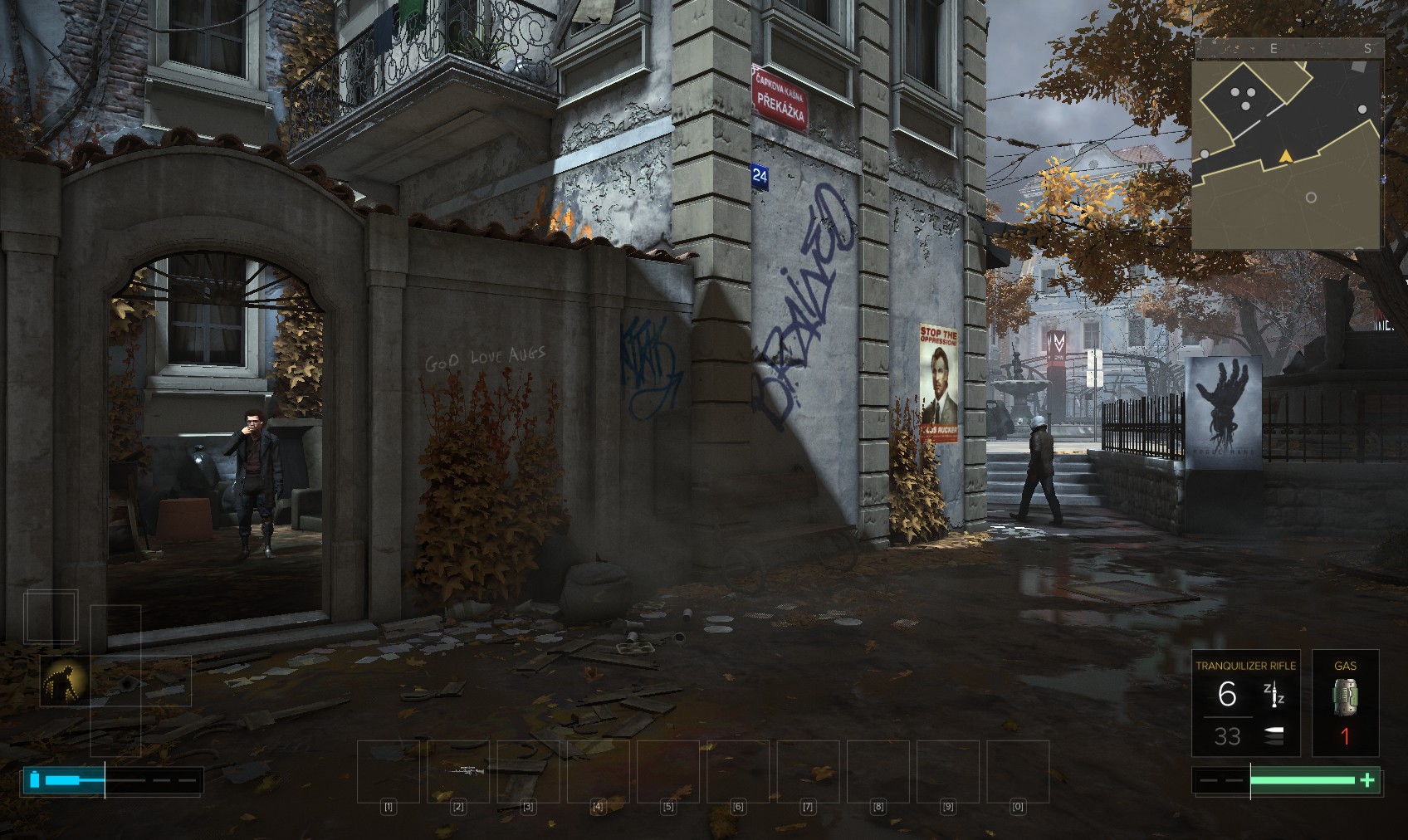
Task: Select the Gas grenade icon
Action: [1345, 697]
